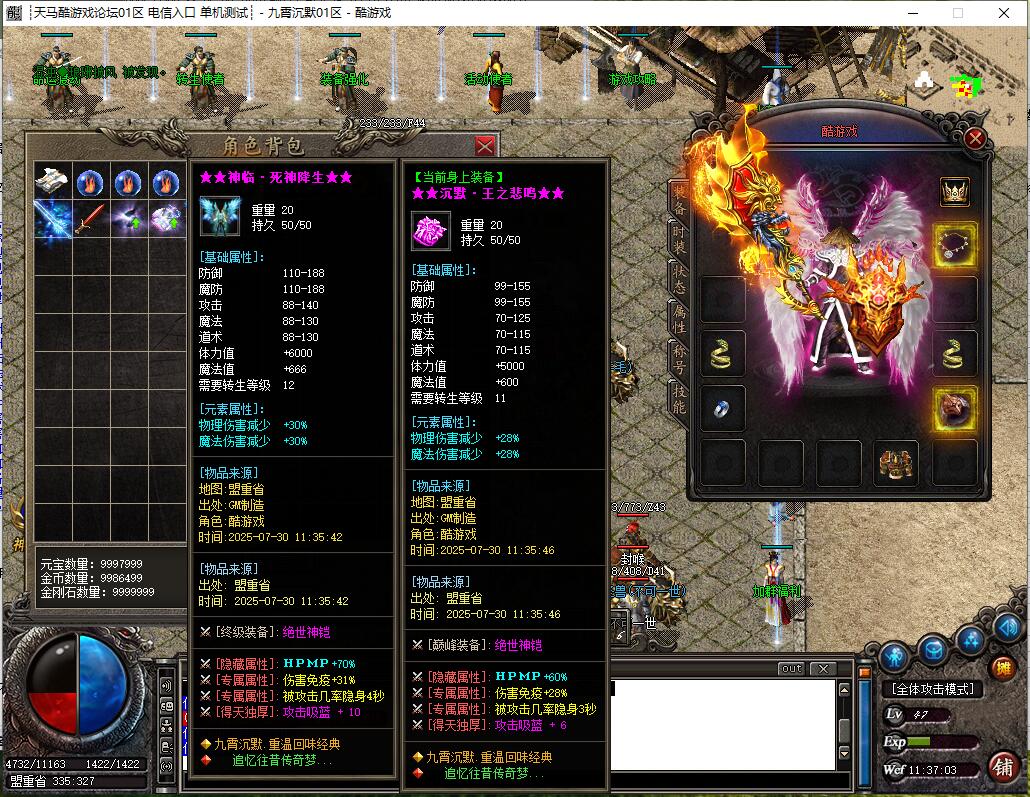This screenshot has width=1030, height=797.
Task: Change the 全体攻击模式 attack mode
Action: coord(931,689)
